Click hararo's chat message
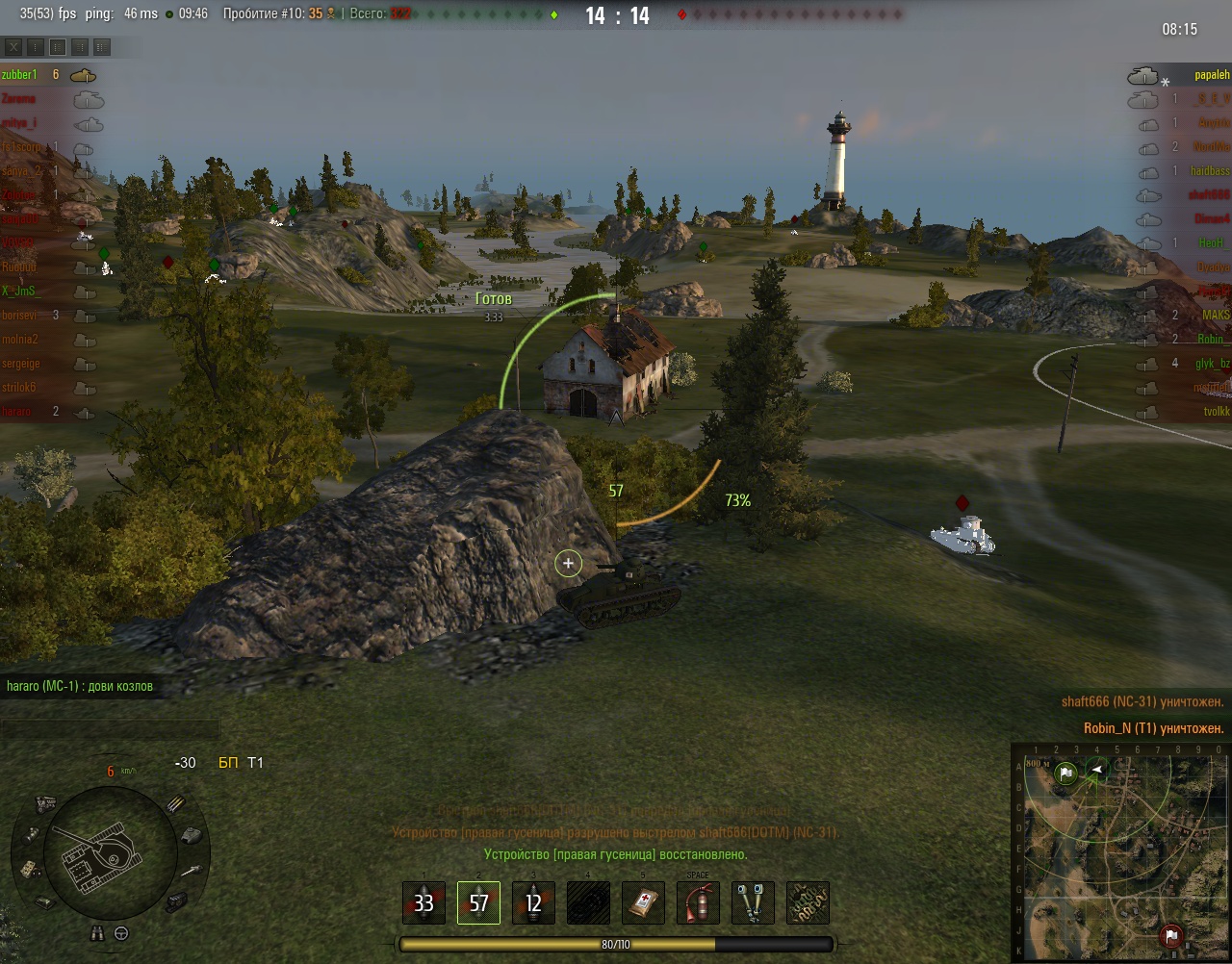 [80, 686]
